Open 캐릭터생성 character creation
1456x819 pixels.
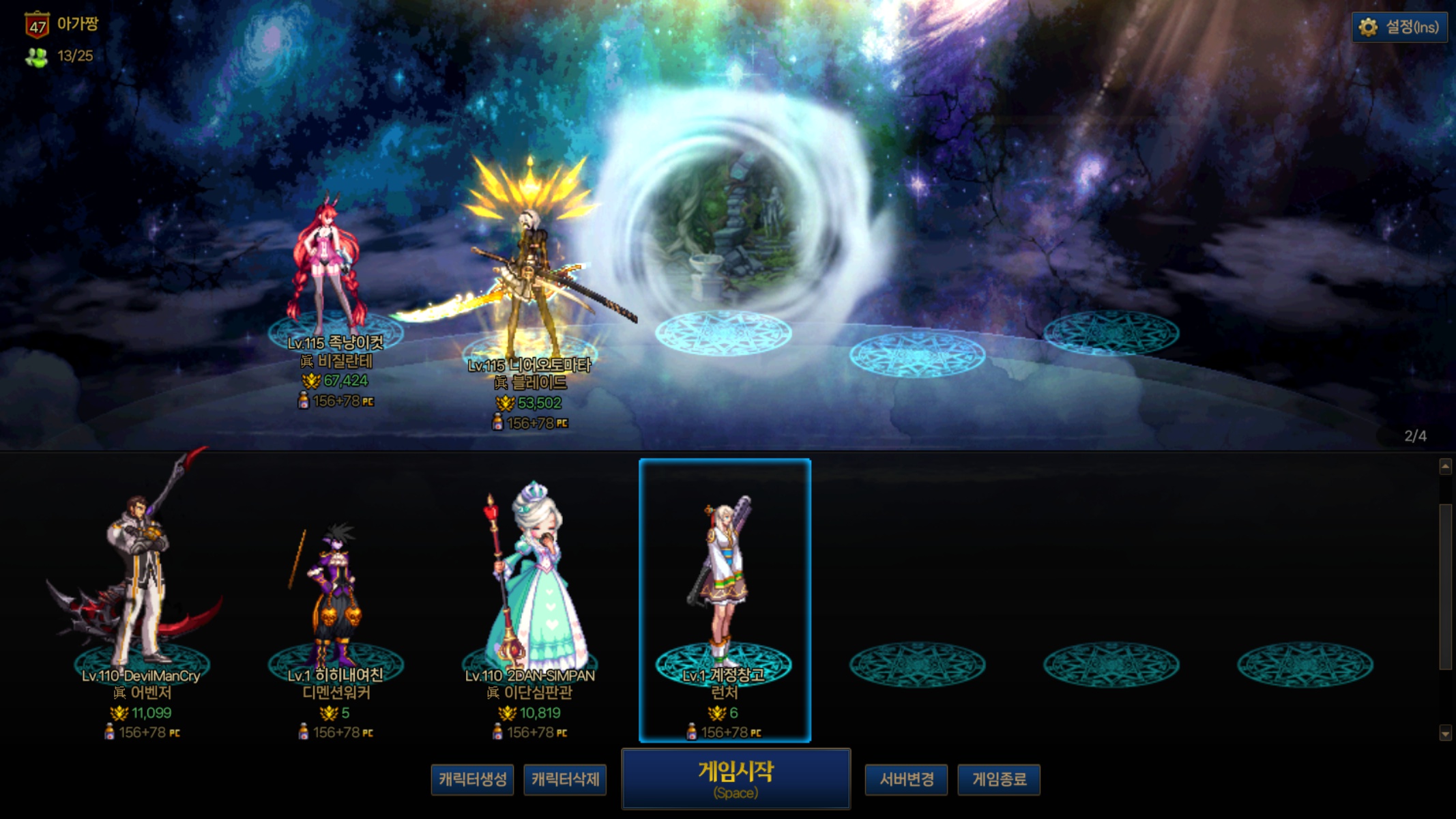click(472, 779)
